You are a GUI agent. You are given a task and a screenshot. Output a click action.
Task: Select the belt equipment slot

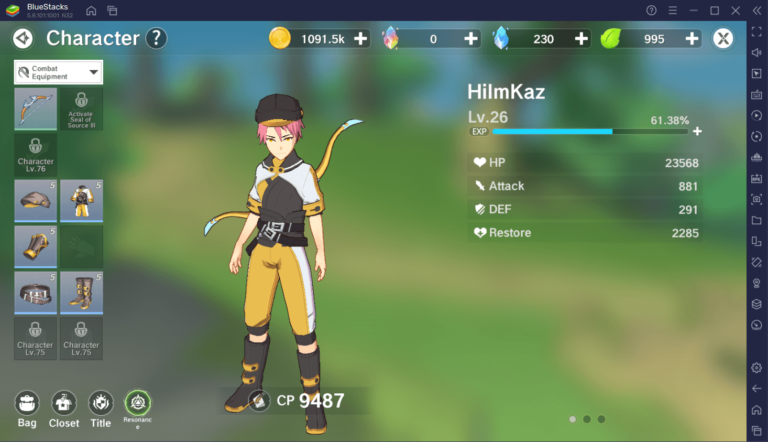35,291
